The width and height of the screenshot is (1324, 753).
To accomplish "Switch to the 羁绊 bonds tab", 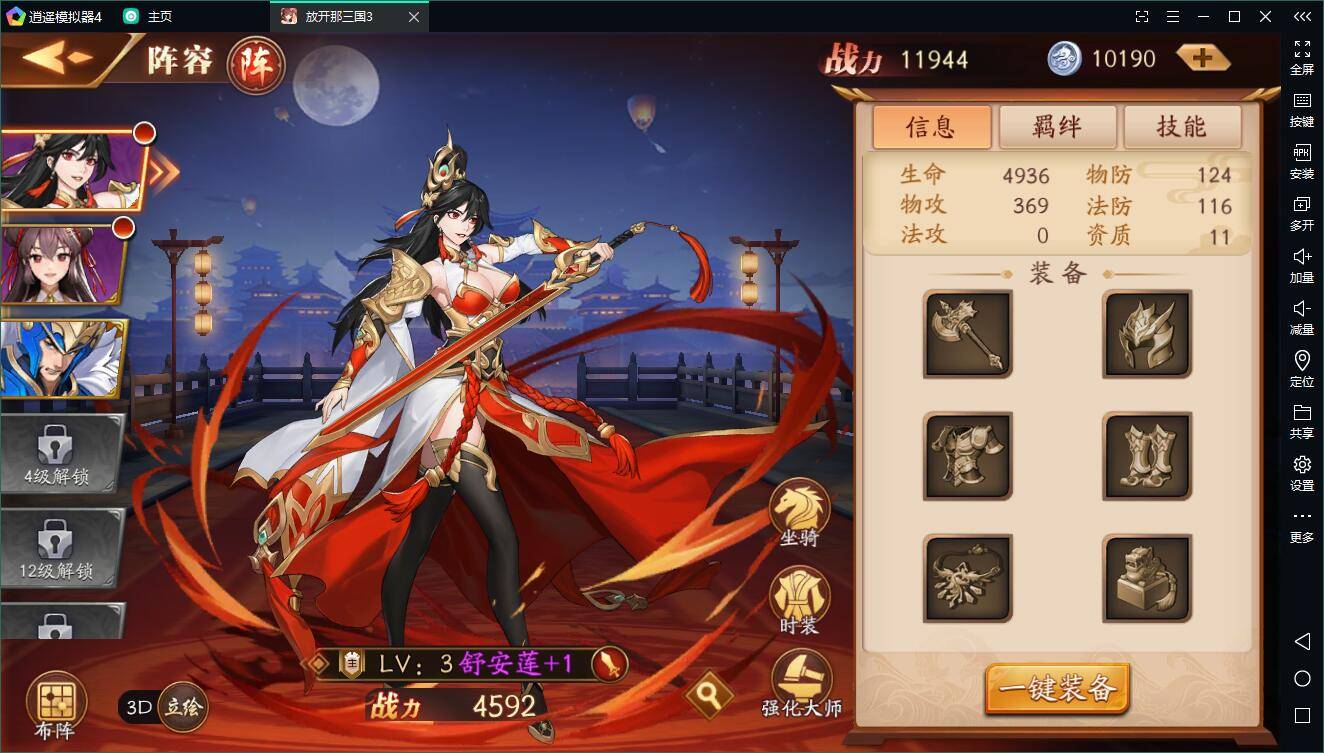I will point(1057,127).
